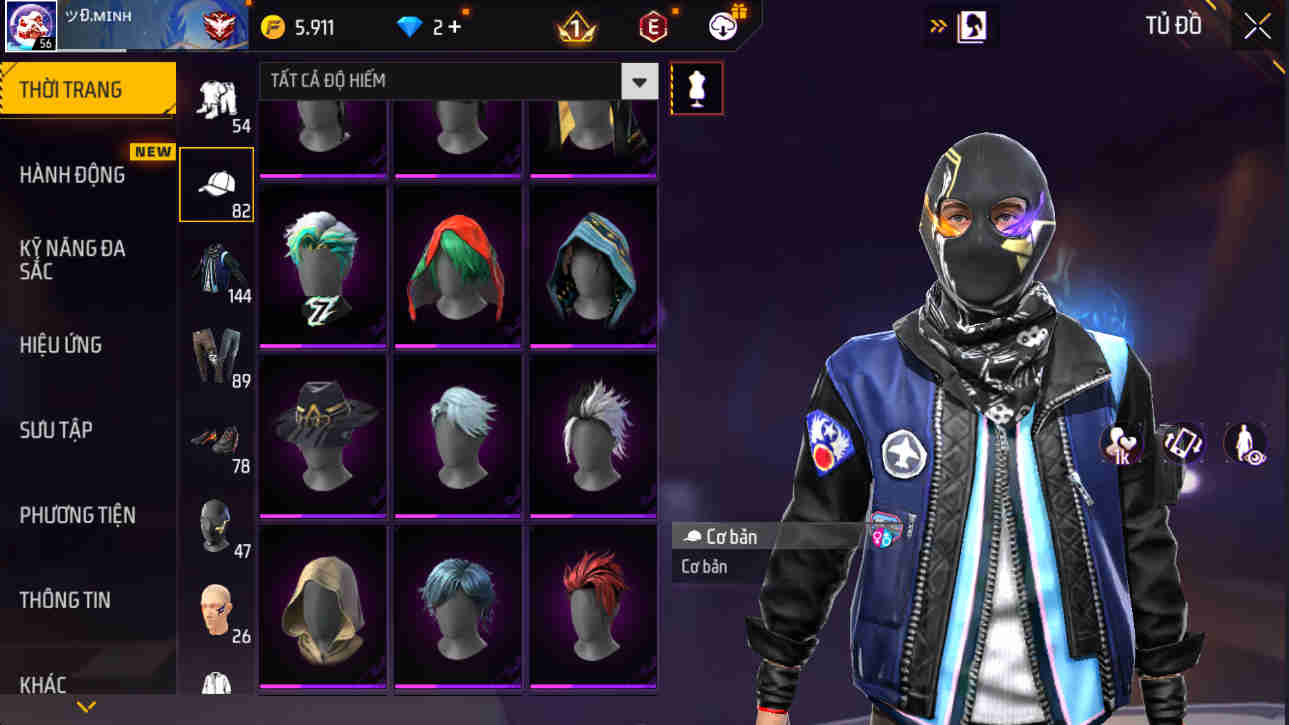This screenshot has width=1289, height=725.
Task: Tap the 1k likes heart icon
Action: point(1119,443)
